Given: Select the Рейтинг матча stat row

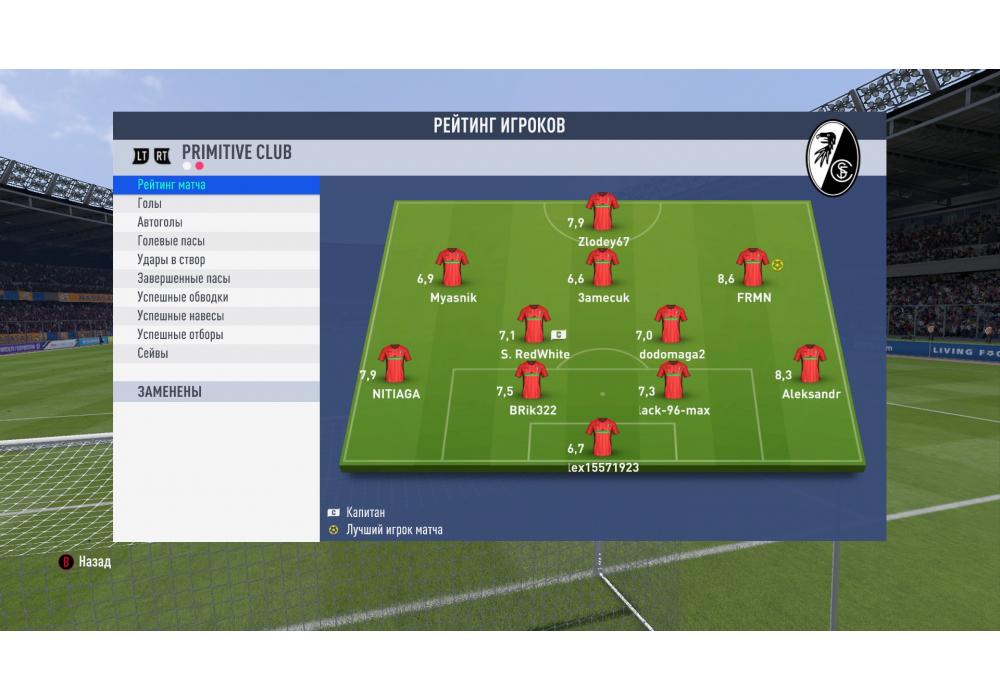Looking at the screenshot, I should [x=216, y=185].
